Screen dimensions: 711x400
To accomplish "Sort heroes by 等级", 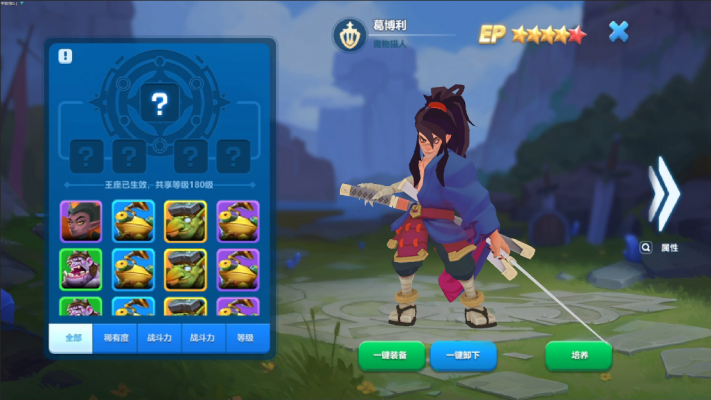I will (247, 338).
